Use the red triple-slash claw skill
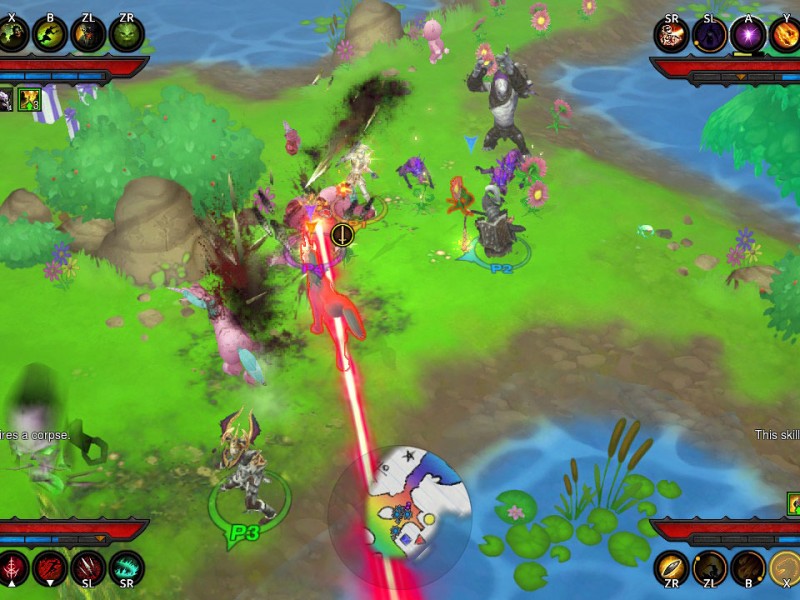The image size is (800, 600). point(88,569)
